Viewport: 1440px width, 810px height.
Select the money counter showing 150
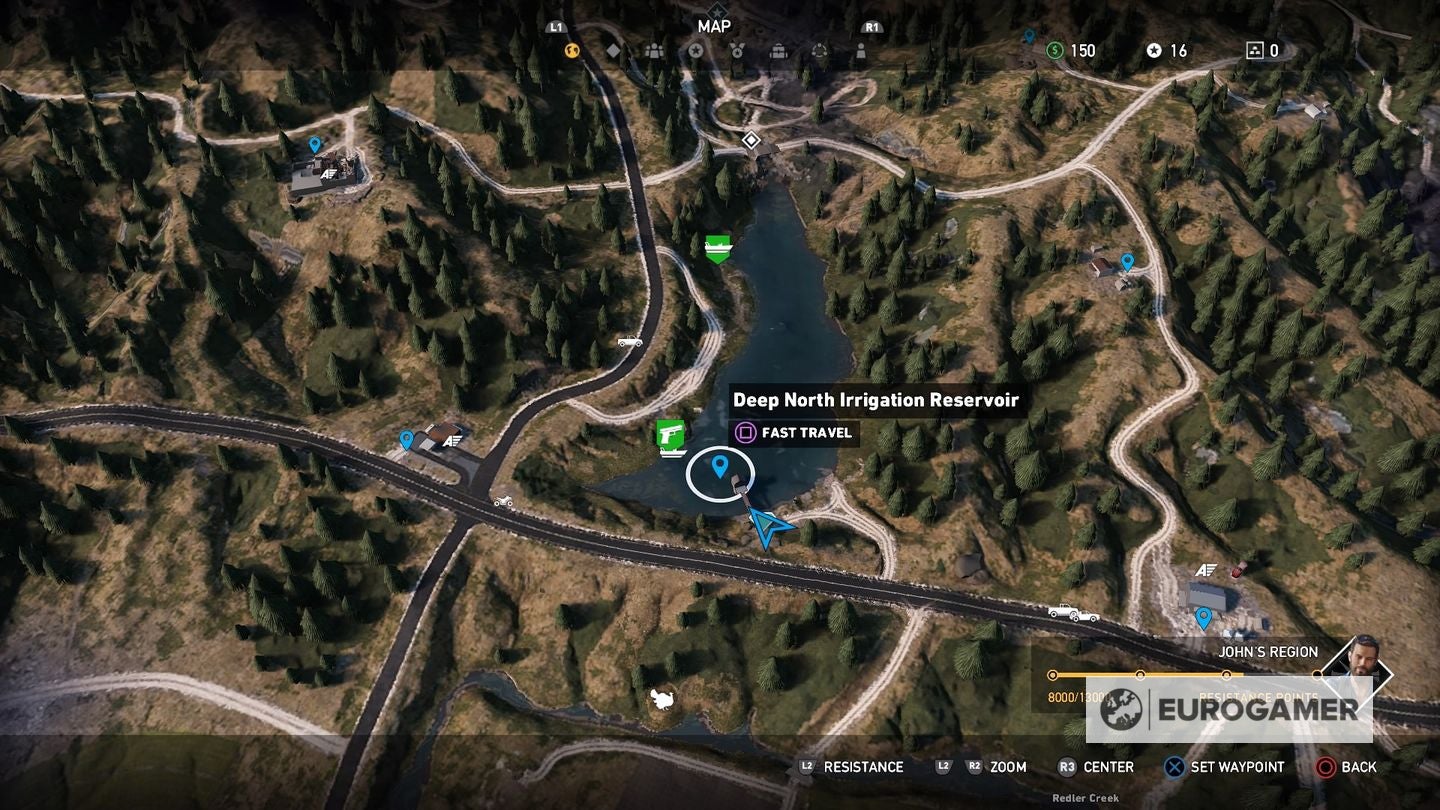[x=1068, y=50]
